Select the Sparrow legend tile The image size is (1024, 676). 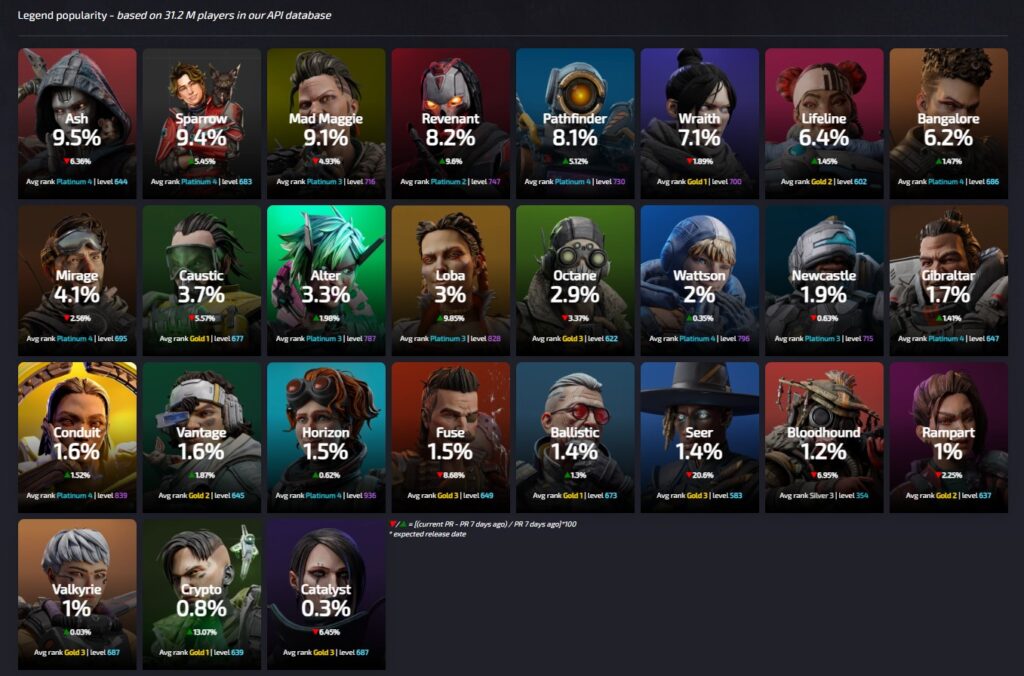pos(201,120)
